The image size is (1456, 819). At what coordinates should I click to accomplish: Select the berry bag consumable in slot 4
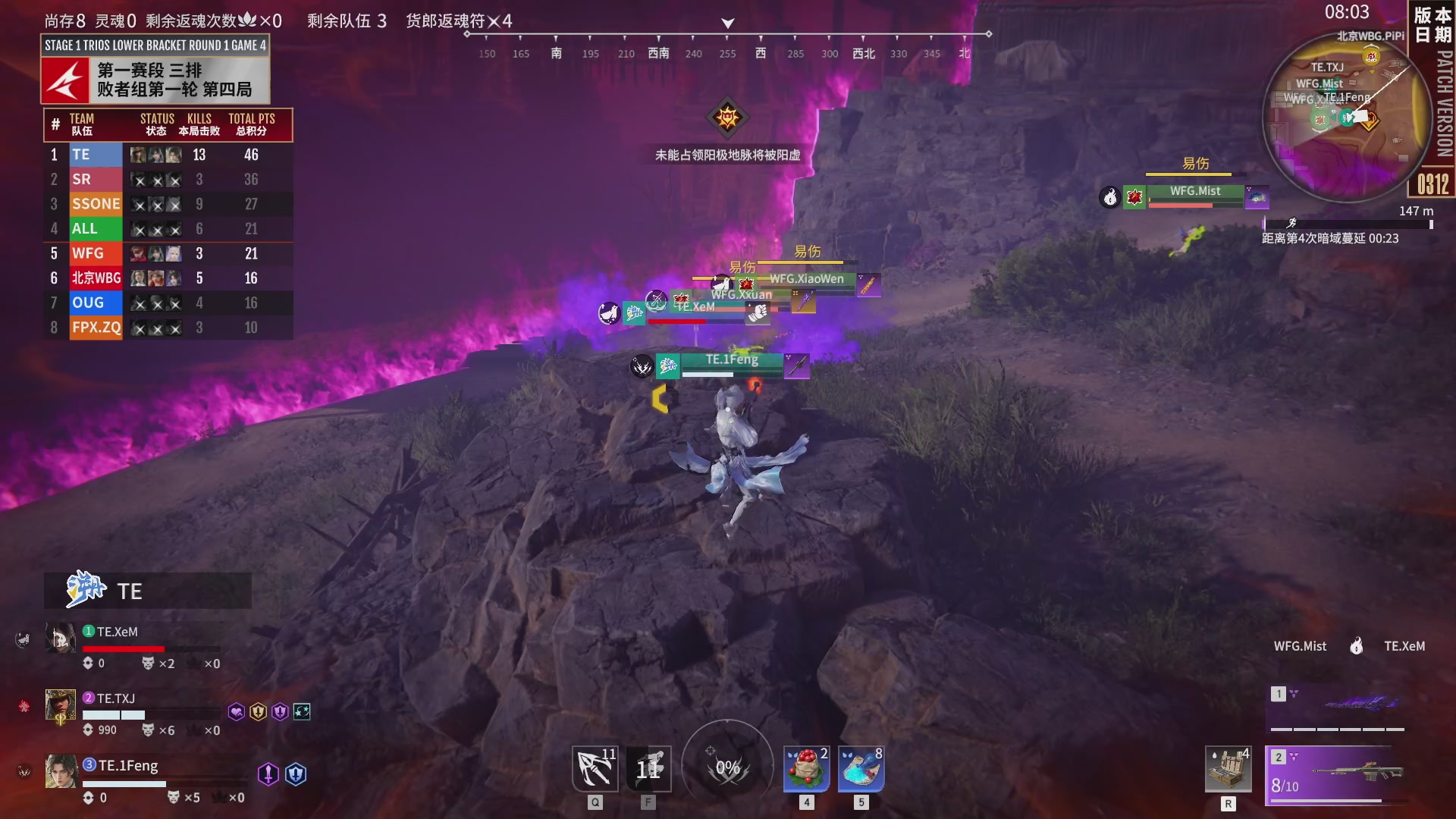coord(806,768)
